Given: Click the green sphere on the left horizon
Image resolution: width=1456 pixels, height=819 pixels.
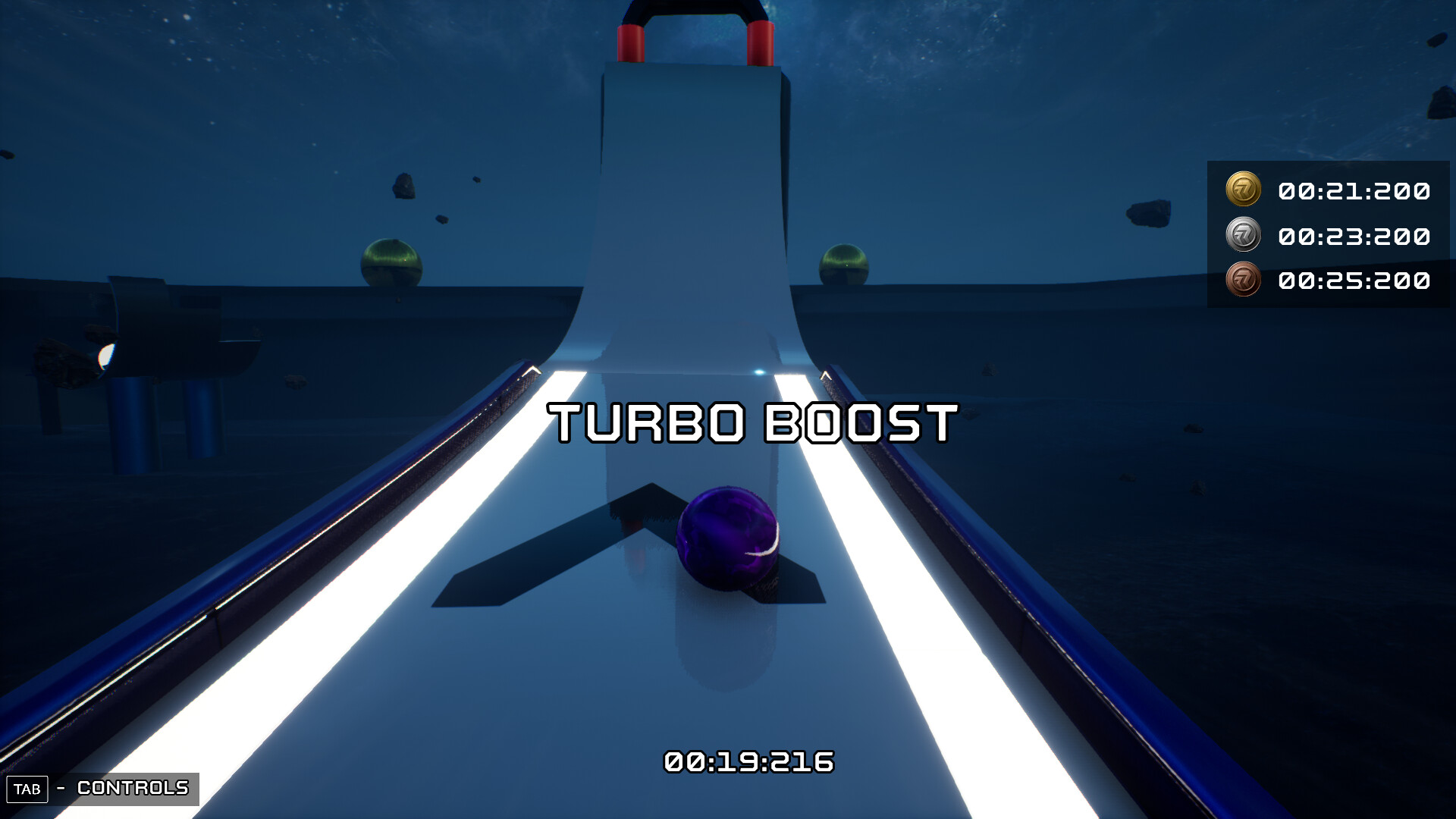Looking at the screenshot, I should 392,262.
